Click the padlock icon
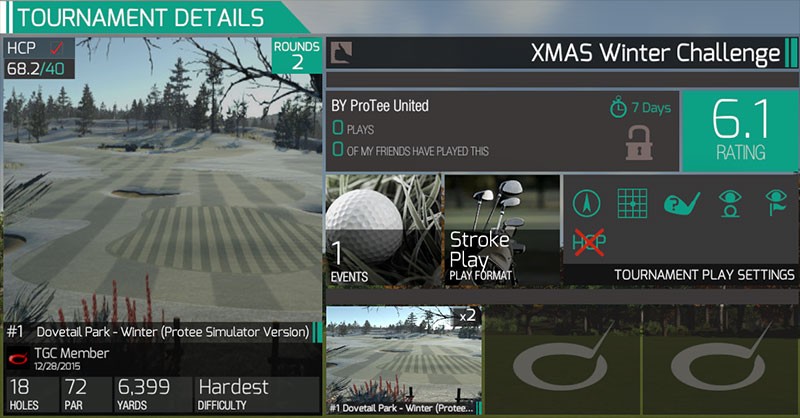The image size is (800, 418). pyautogui.click(x=638, y=141)
